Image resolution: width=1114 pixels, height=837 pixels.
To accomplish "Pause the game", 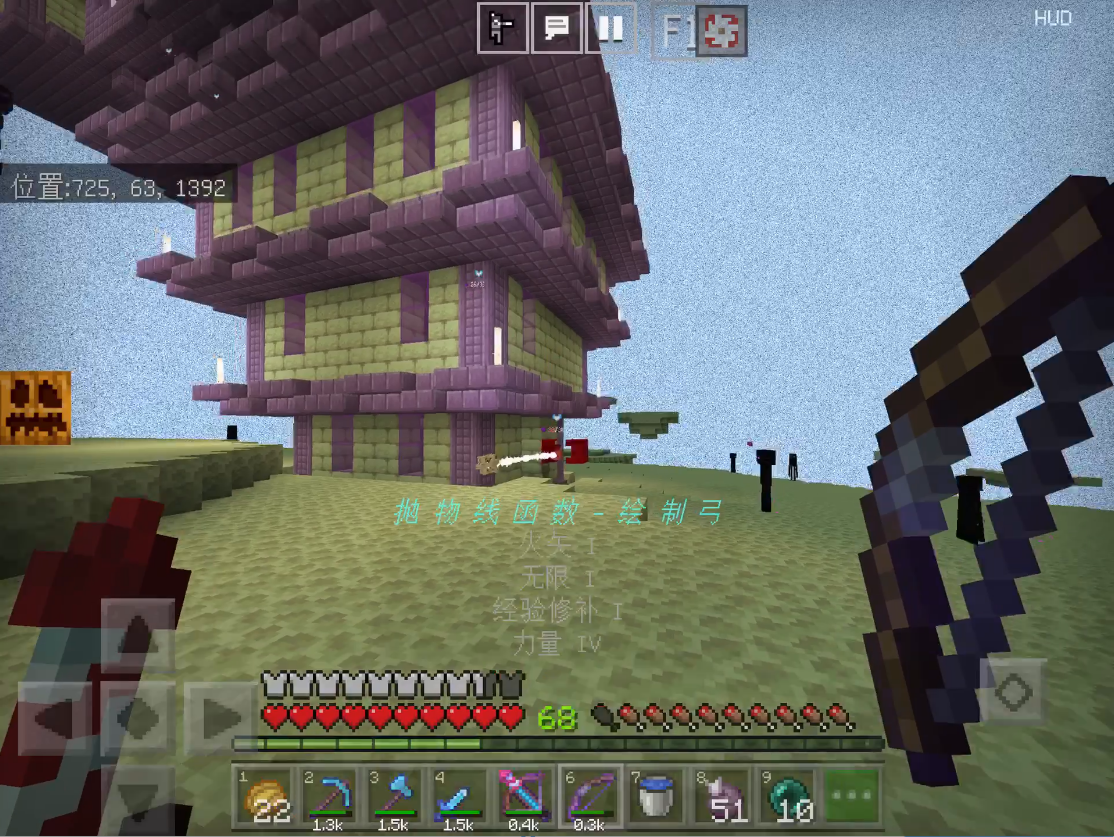I will pyautogui.click(x=610, y=28).
